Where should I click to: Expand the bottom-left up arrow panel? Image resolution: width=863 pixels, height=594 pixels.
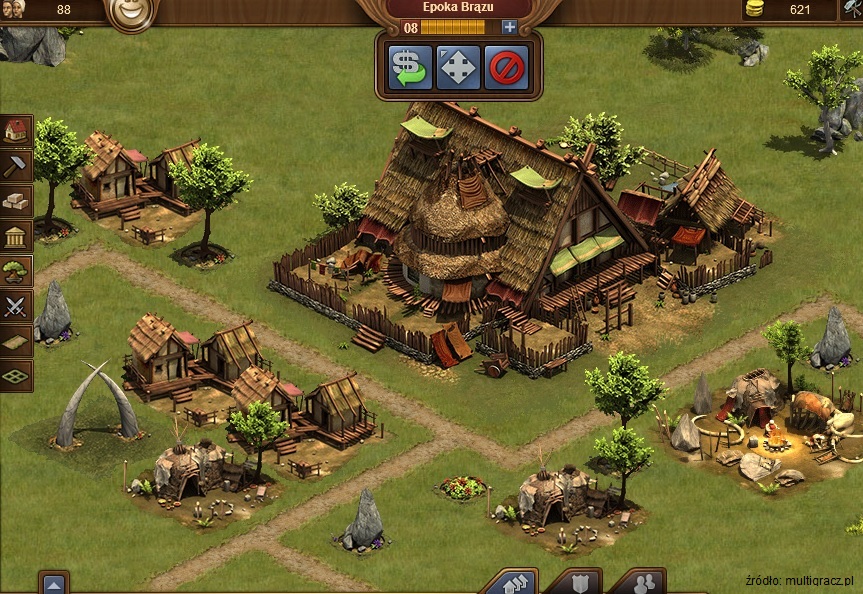(x=53, y=584)
